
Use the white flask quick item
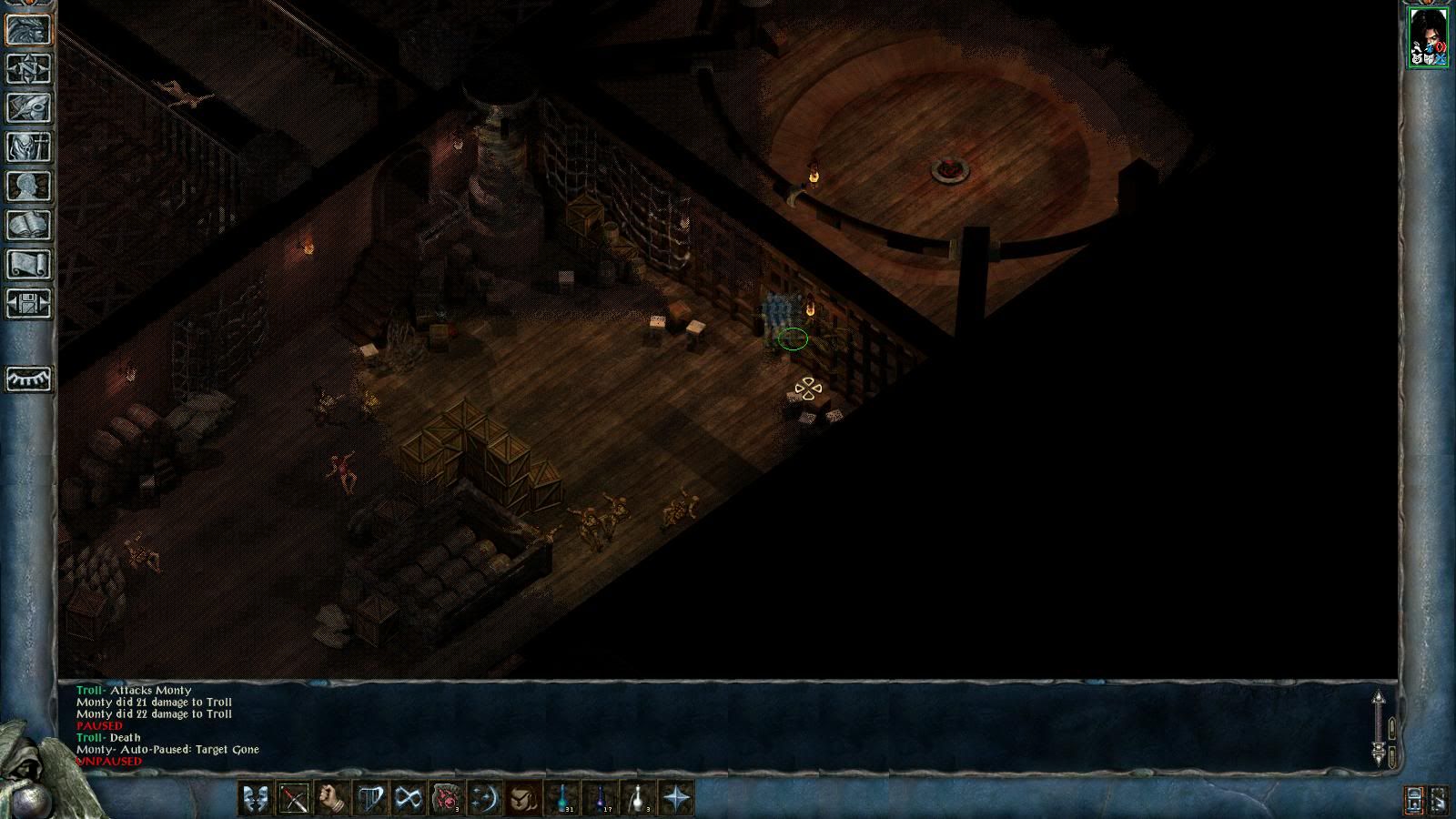coord(639,799)
